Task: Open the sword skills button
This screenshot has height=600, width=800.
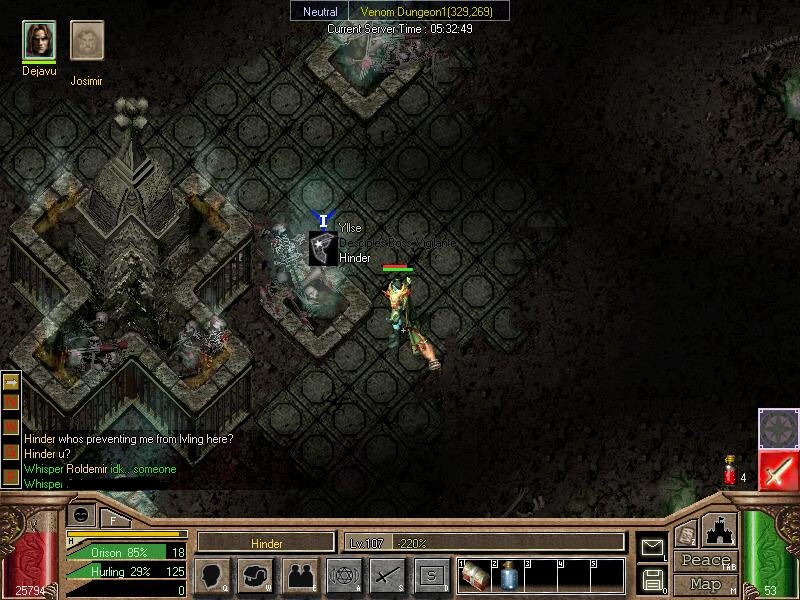Action: 387,575
